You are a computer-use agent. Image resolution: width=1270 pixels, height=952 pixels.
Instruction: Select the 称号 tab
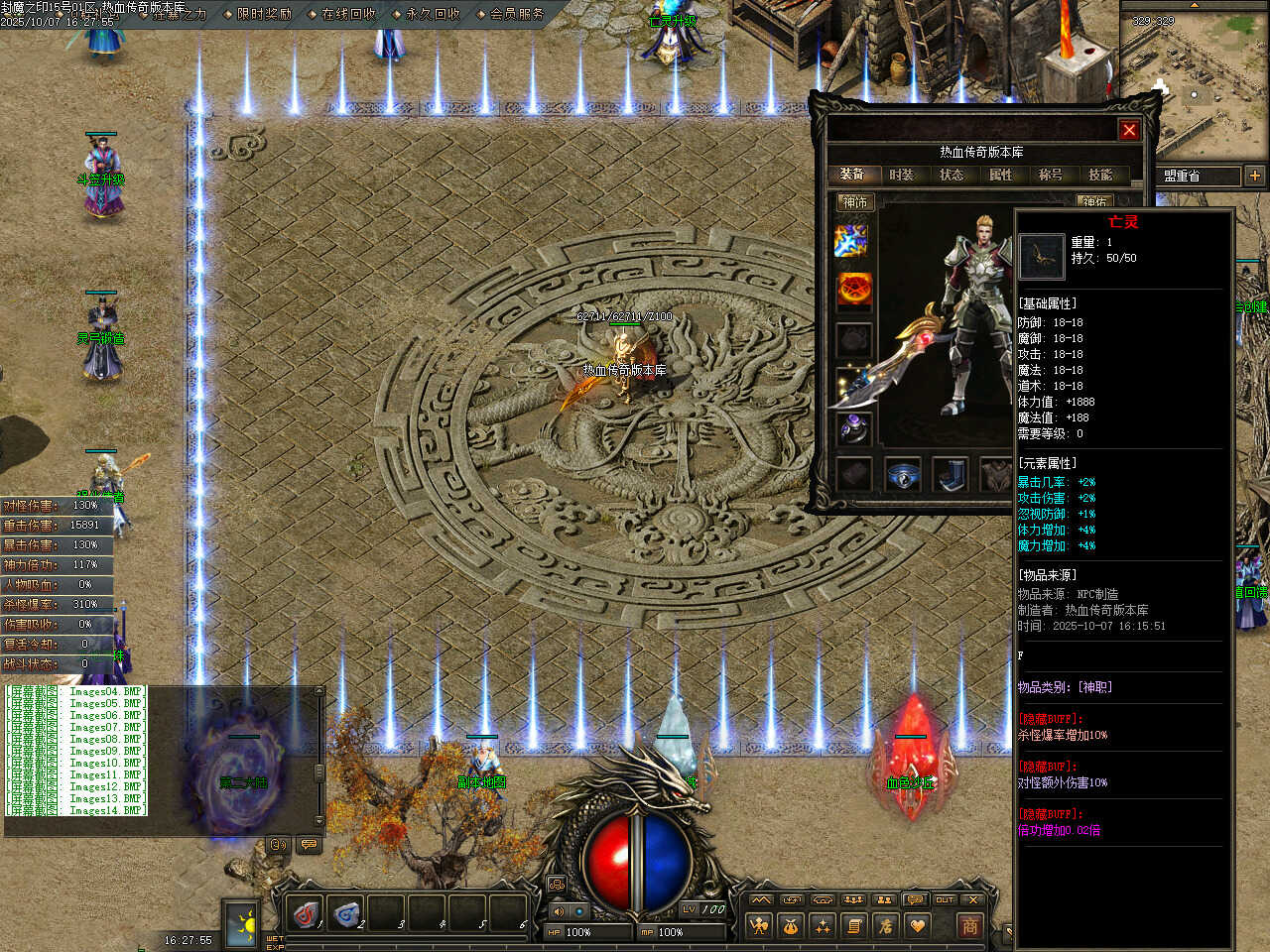coord(1051,175)
